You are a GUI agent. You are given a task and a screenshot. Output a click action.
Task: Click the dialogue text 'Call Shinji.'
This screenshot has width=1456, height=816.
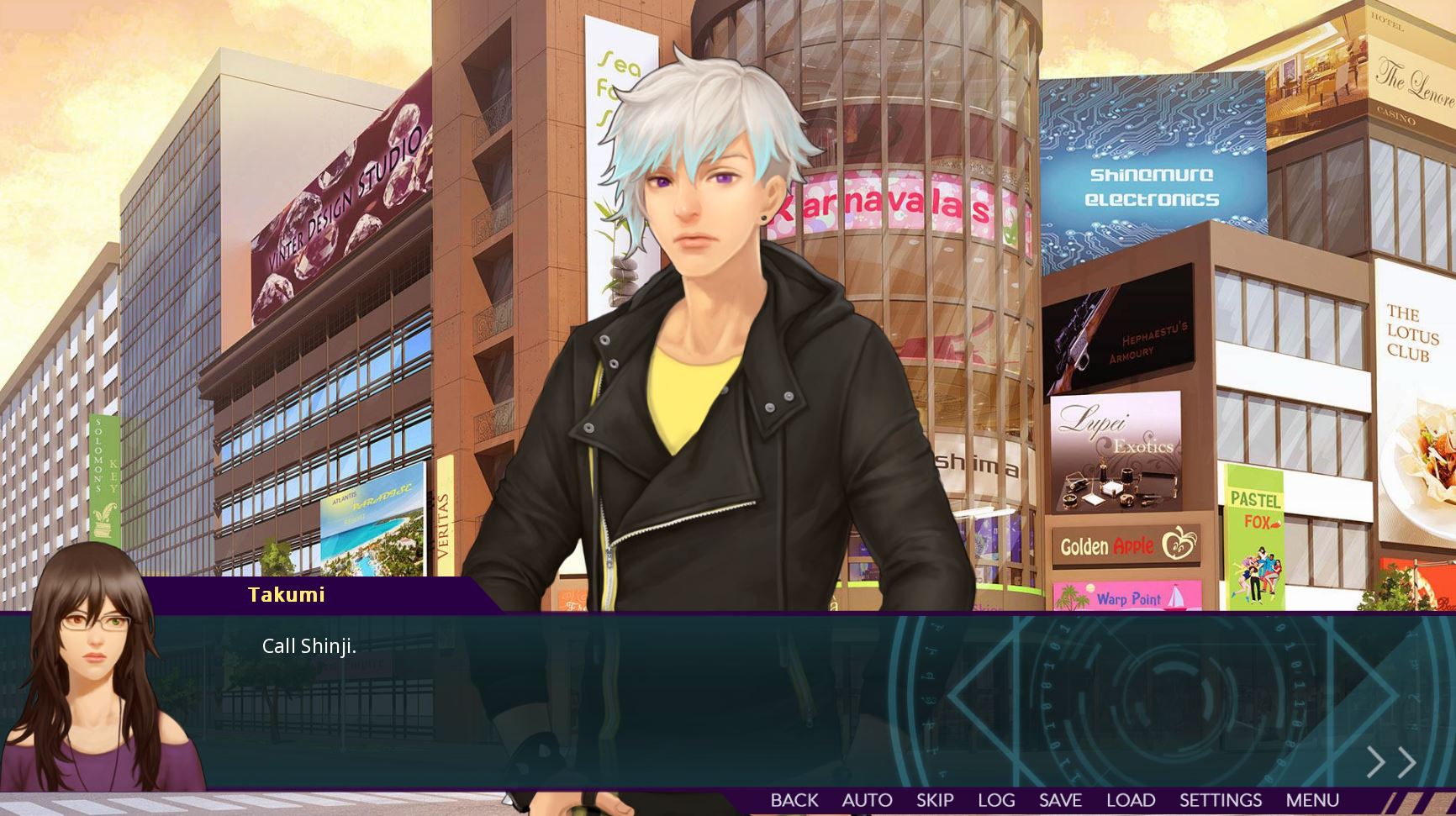(x=308, y=647)
